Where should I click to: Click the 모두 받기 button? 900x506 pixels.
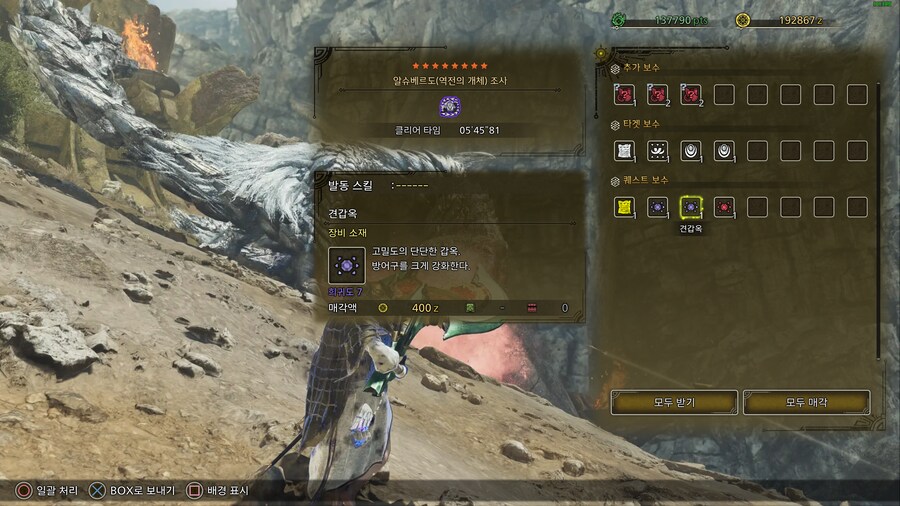[x=674, y=402]
